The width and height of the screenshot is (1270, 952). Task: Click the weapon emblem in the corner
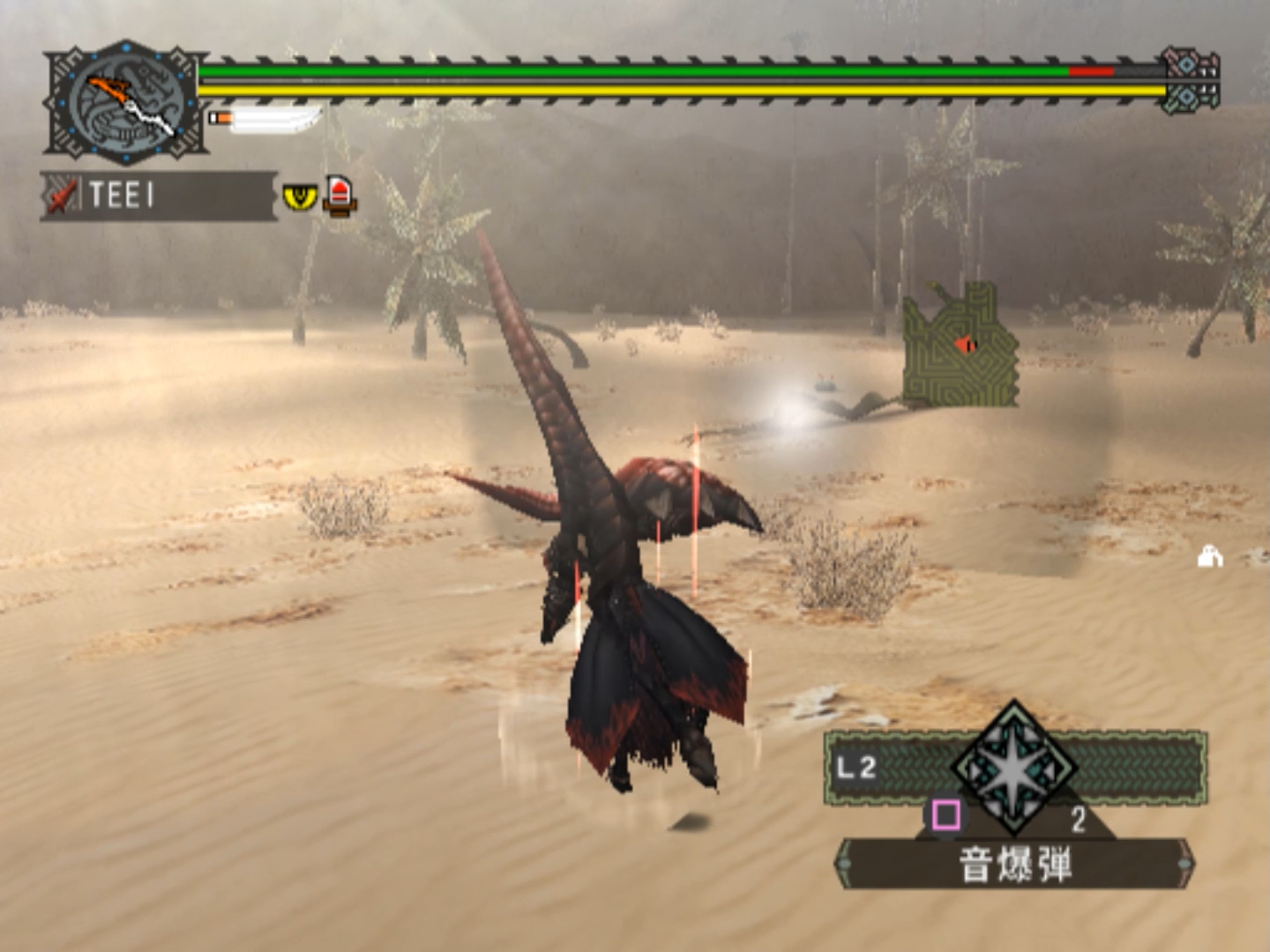tap(126, 103)
